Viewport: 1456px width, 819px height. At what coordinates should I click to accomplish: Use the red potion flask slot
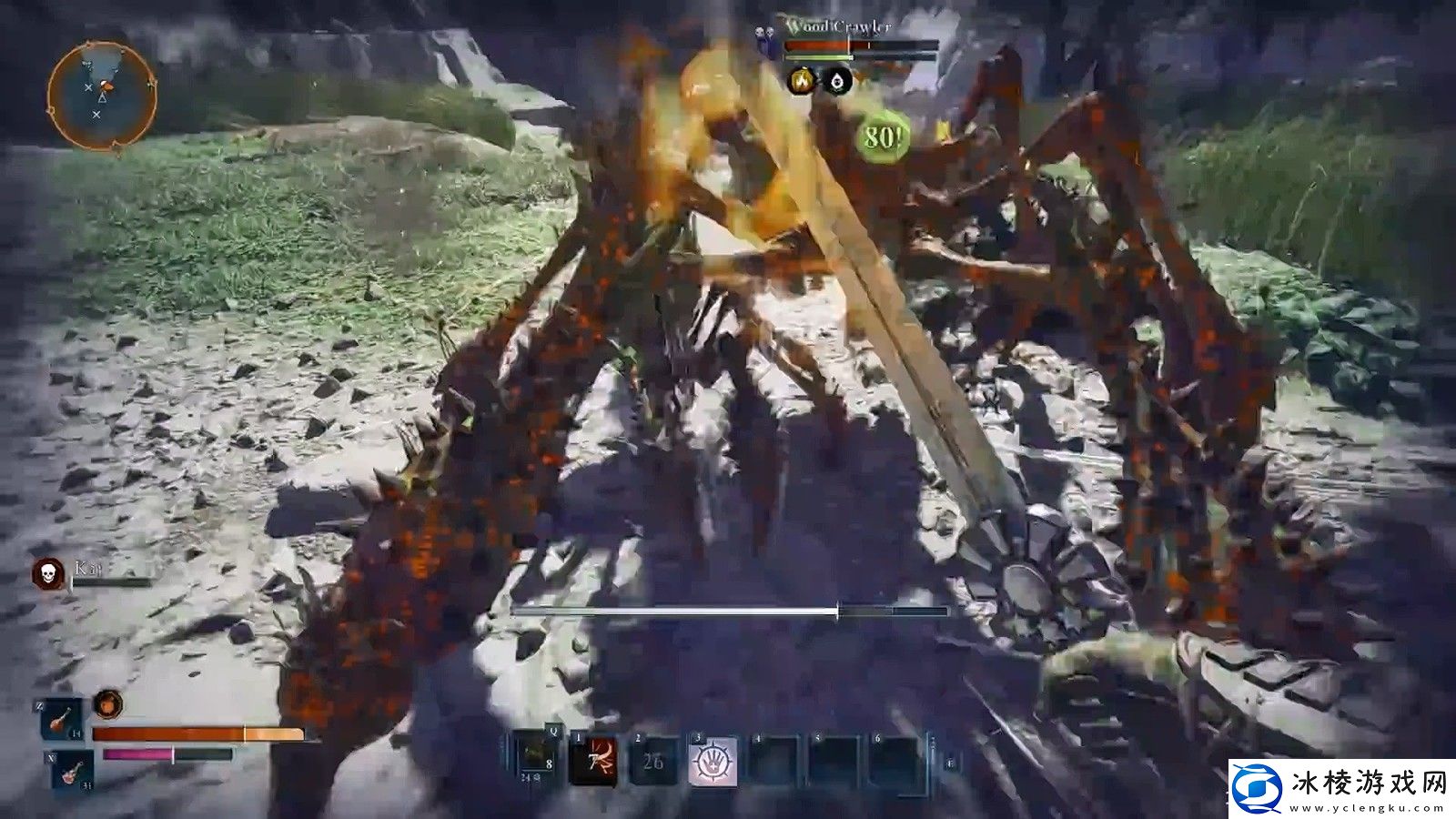[x=72, y=771]
